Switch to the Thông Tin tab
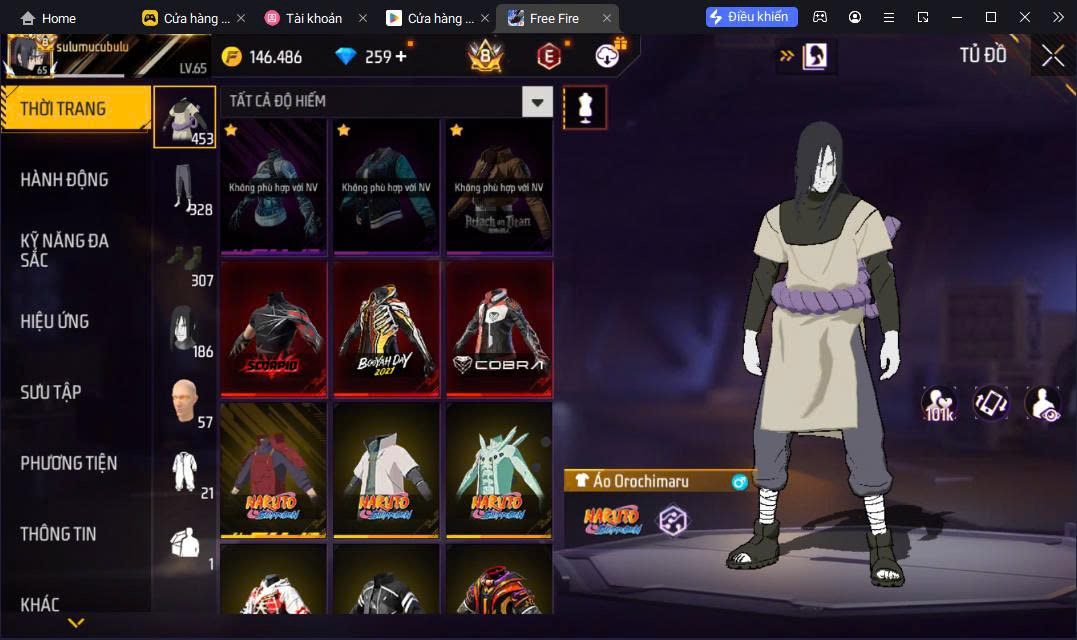Image resolution: width=1077 pixels, height=640 pixels. click(x=58, y=534)
